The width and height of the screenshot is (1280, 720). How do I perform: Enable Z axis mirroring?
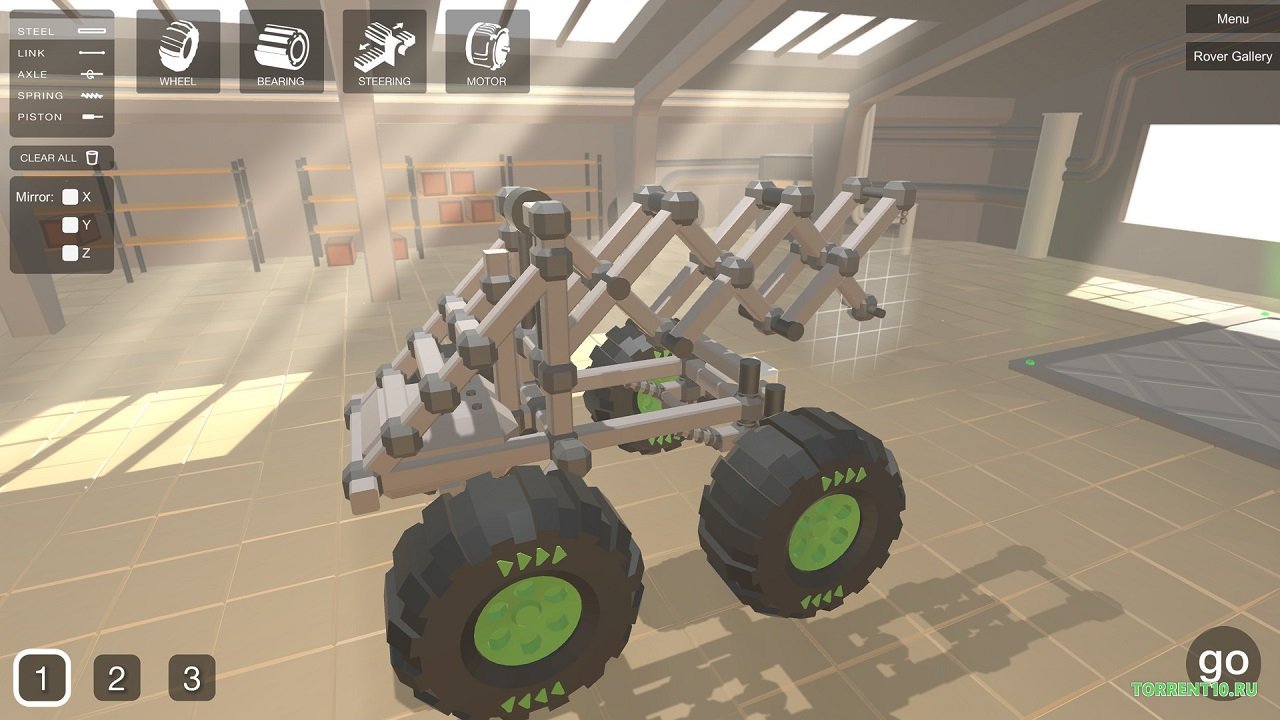70,252
